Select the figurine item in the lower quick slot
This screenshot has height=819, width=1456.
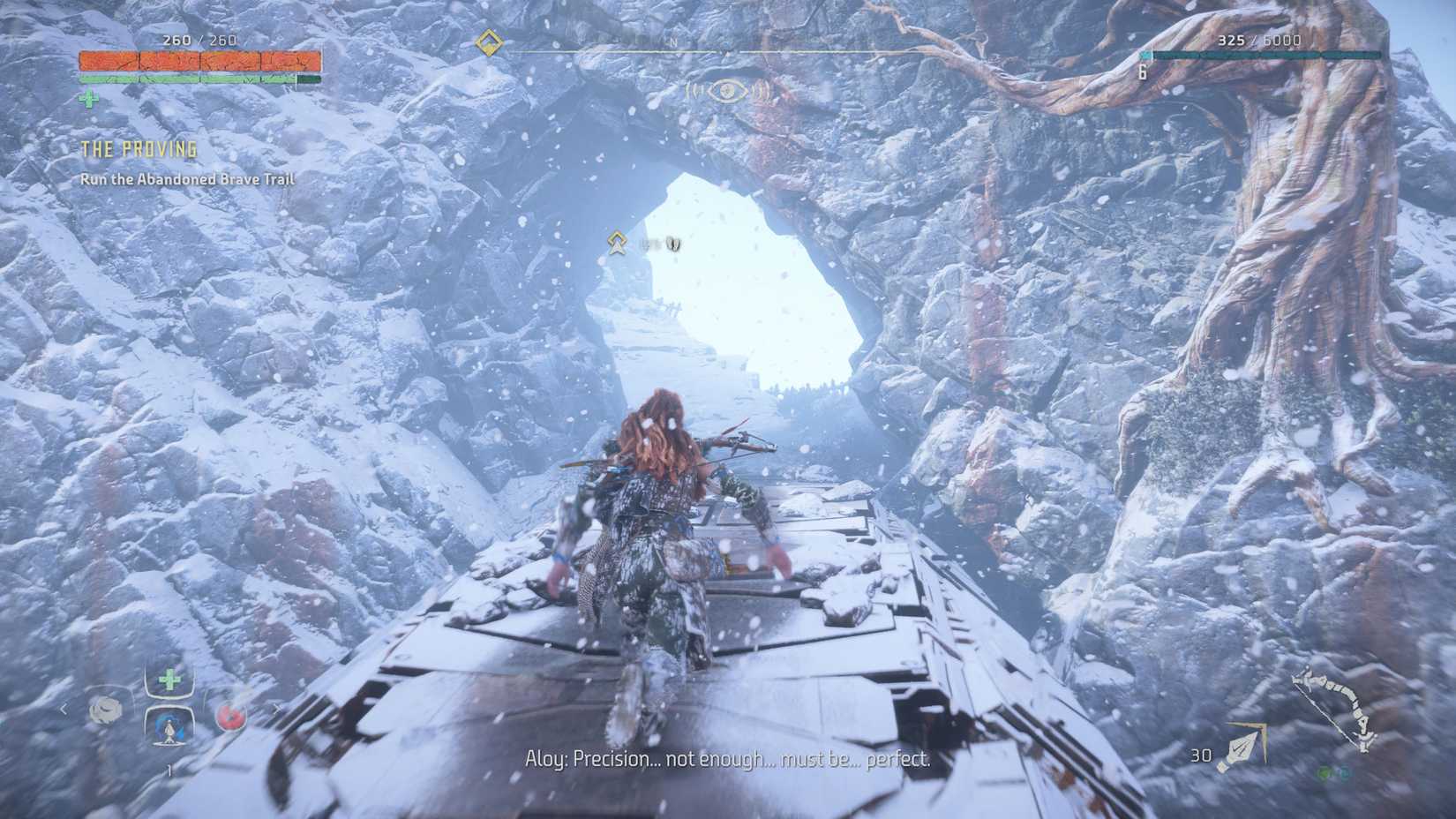pos(168,731)
